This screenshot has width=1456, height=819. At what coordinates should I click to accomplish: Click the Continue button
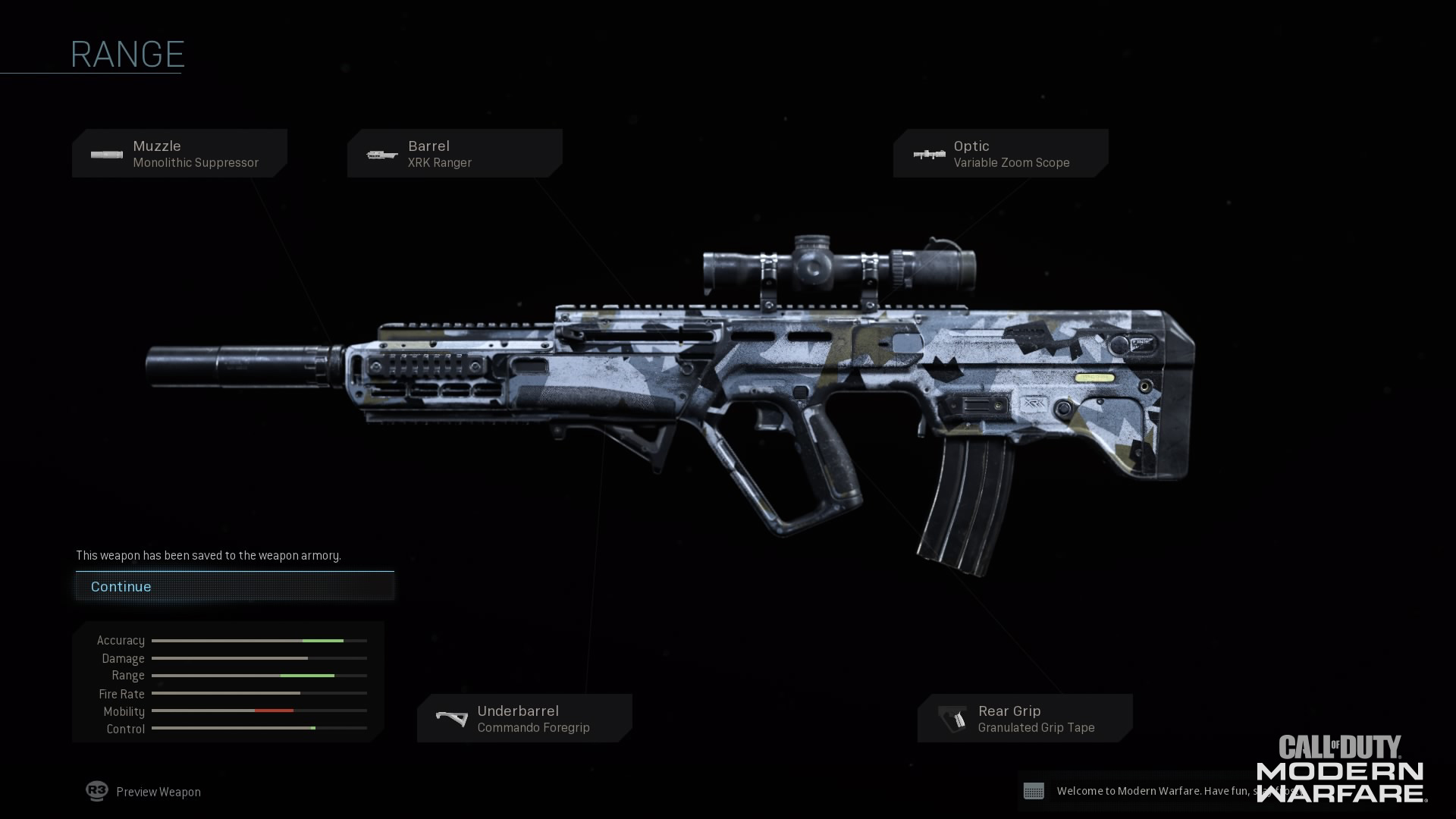click(234, 586)
